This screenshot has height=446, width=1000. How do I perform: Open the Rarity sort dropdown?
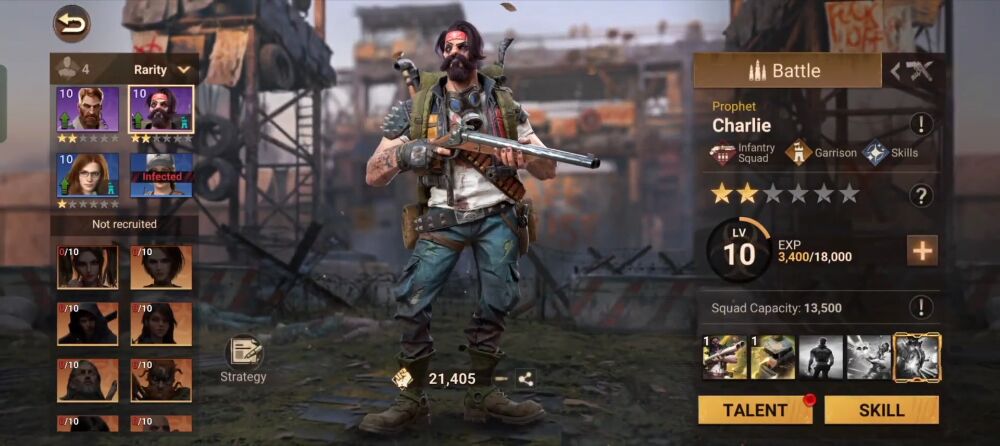162,70
